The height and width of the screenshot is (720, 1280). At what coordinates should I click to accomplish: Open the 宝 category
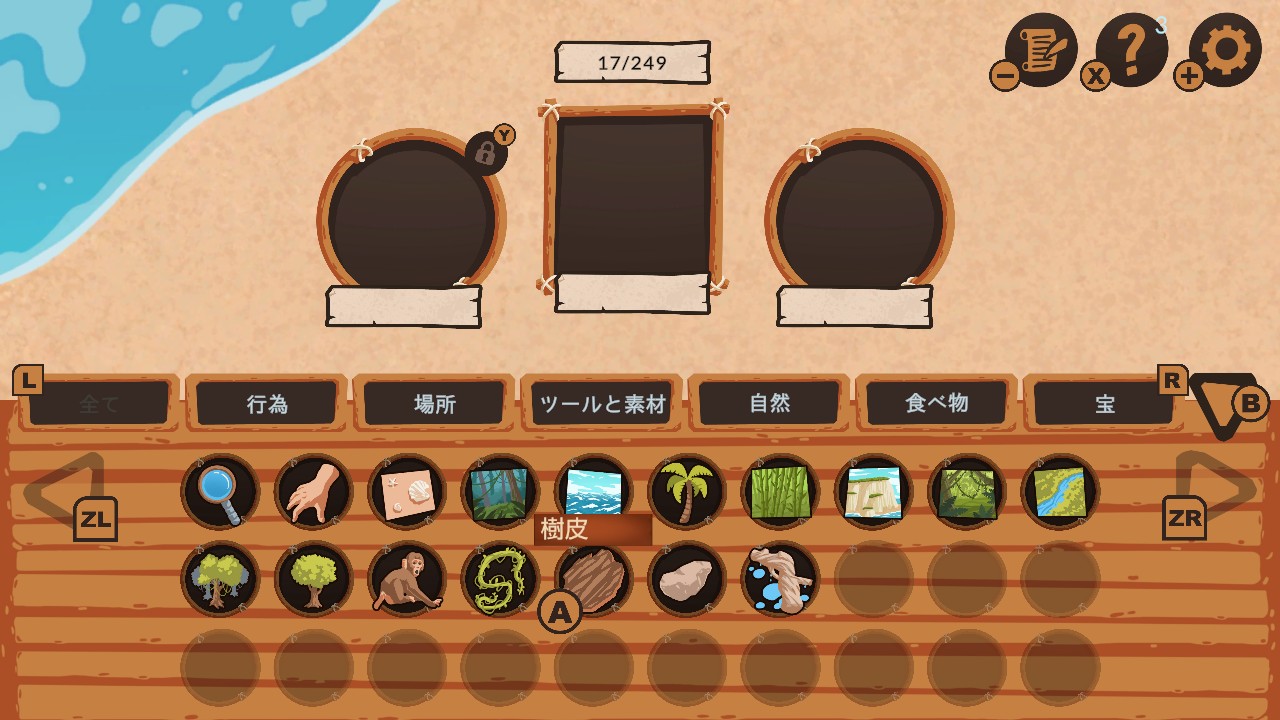[x=1104, y=403]
